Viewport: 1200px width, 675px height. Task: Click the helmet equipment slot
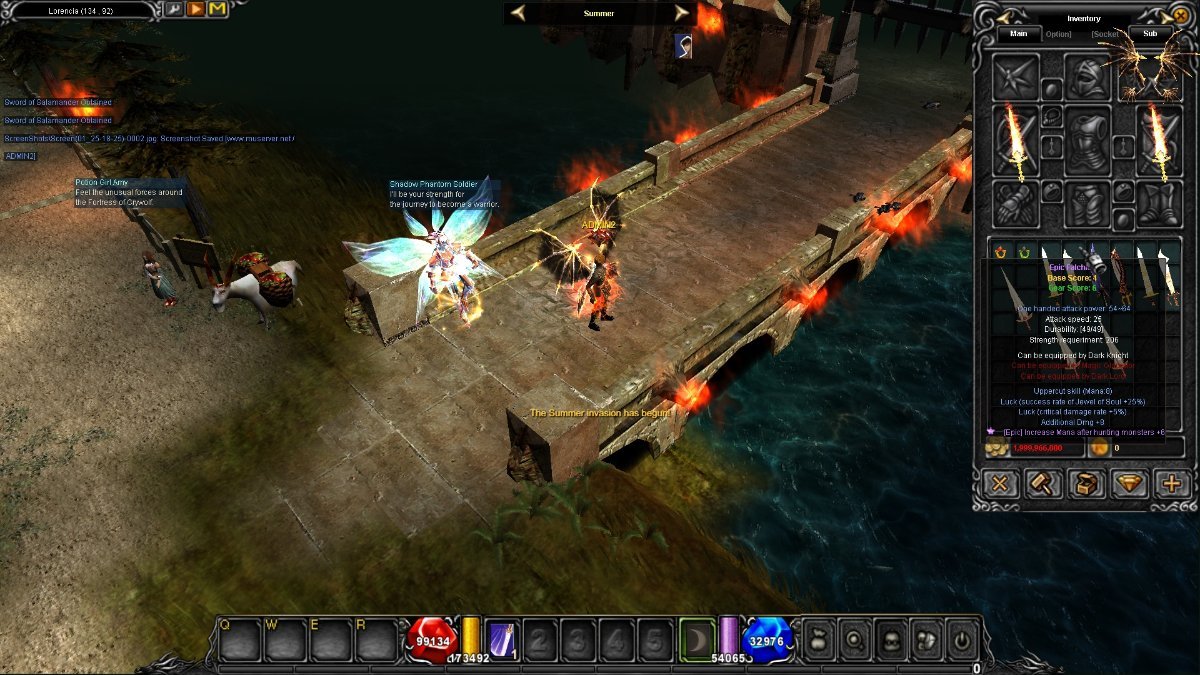(x=1087, y=77)
